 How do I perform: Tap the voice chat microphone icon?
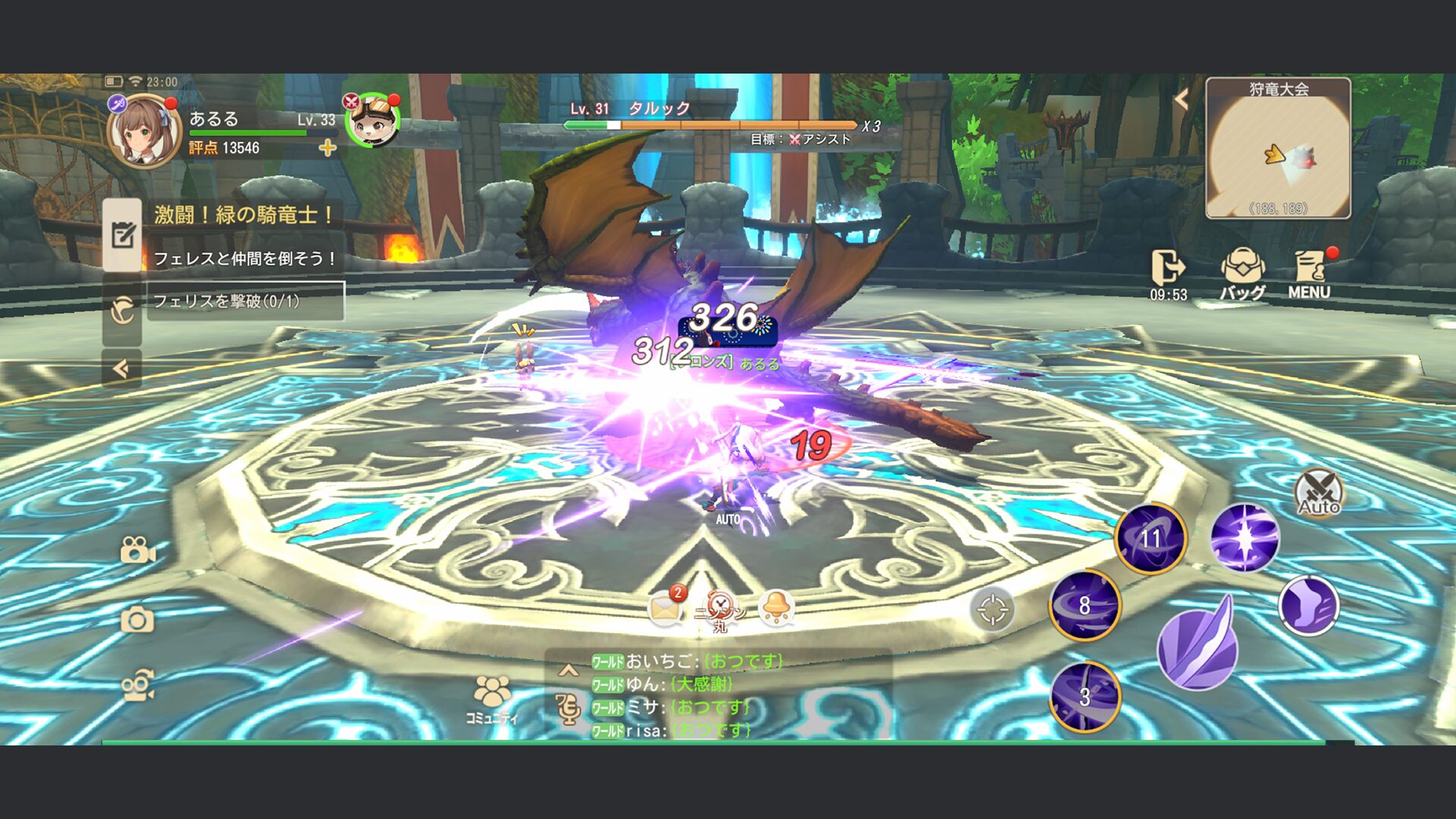[568, 709]
